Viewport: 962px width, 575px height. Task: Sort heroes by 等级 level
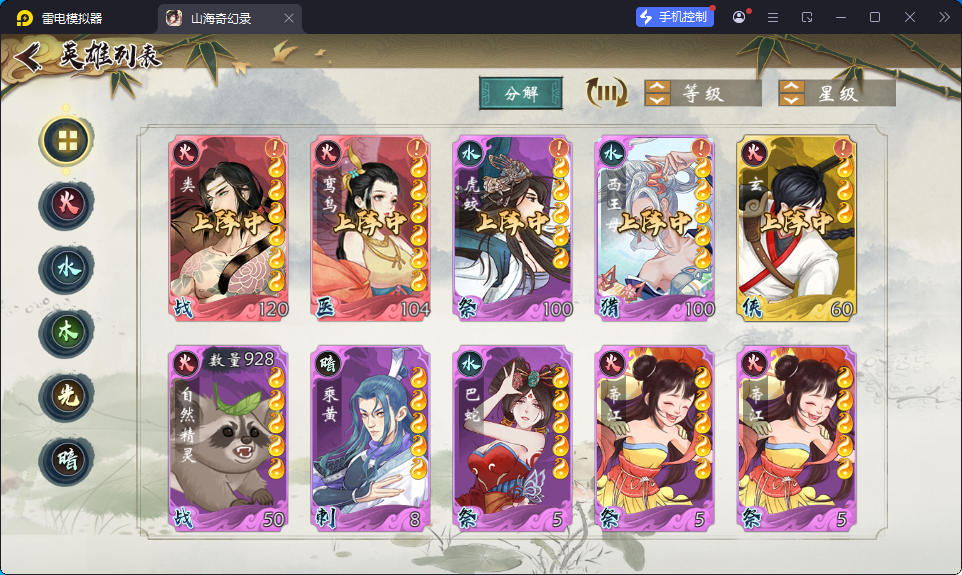pyautogui.click(x=699, y=93)
